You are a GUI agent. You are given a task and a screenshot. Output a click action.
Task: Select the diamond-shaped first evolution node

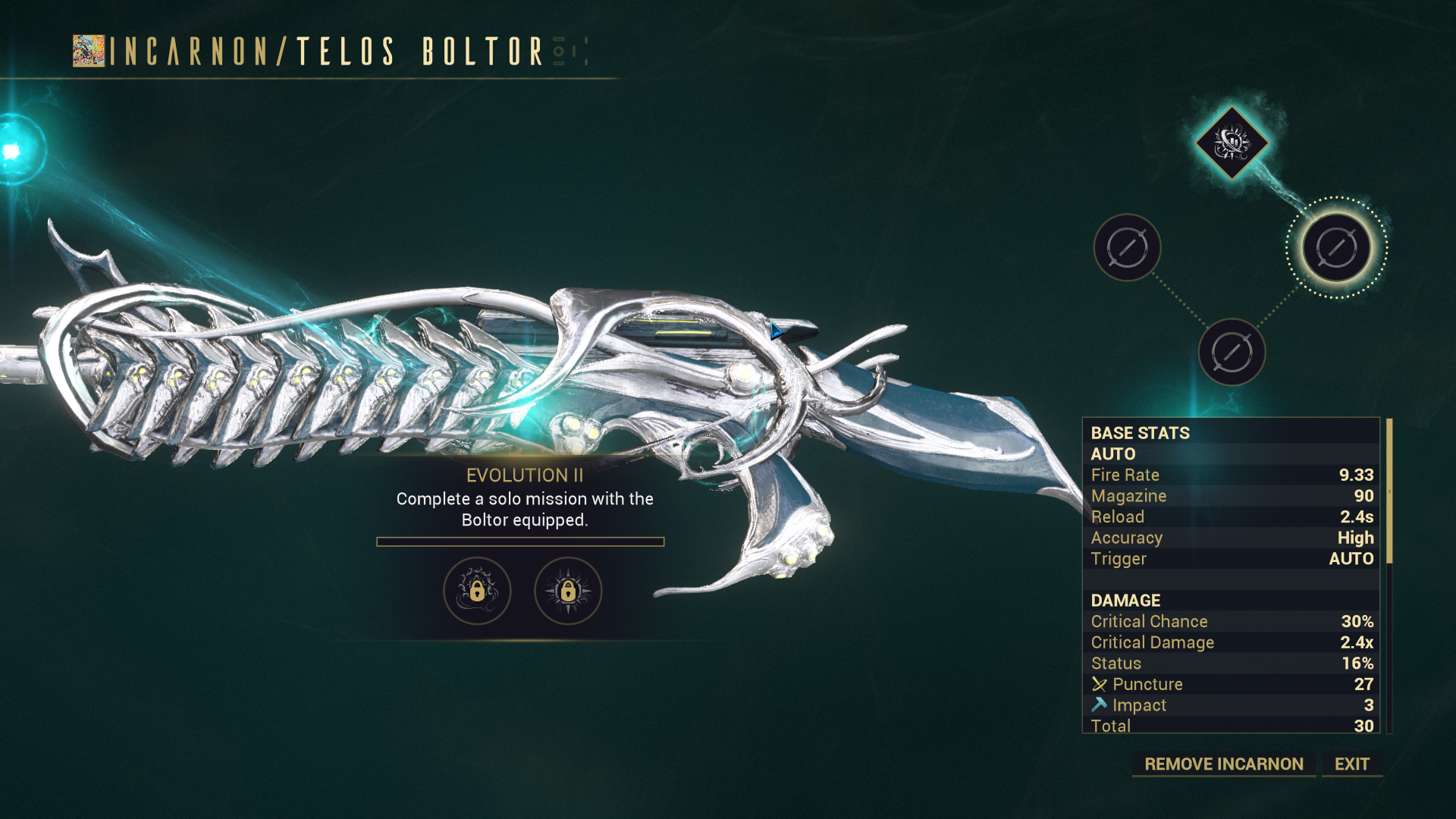pyautogui.click(x=1232, y=142)
